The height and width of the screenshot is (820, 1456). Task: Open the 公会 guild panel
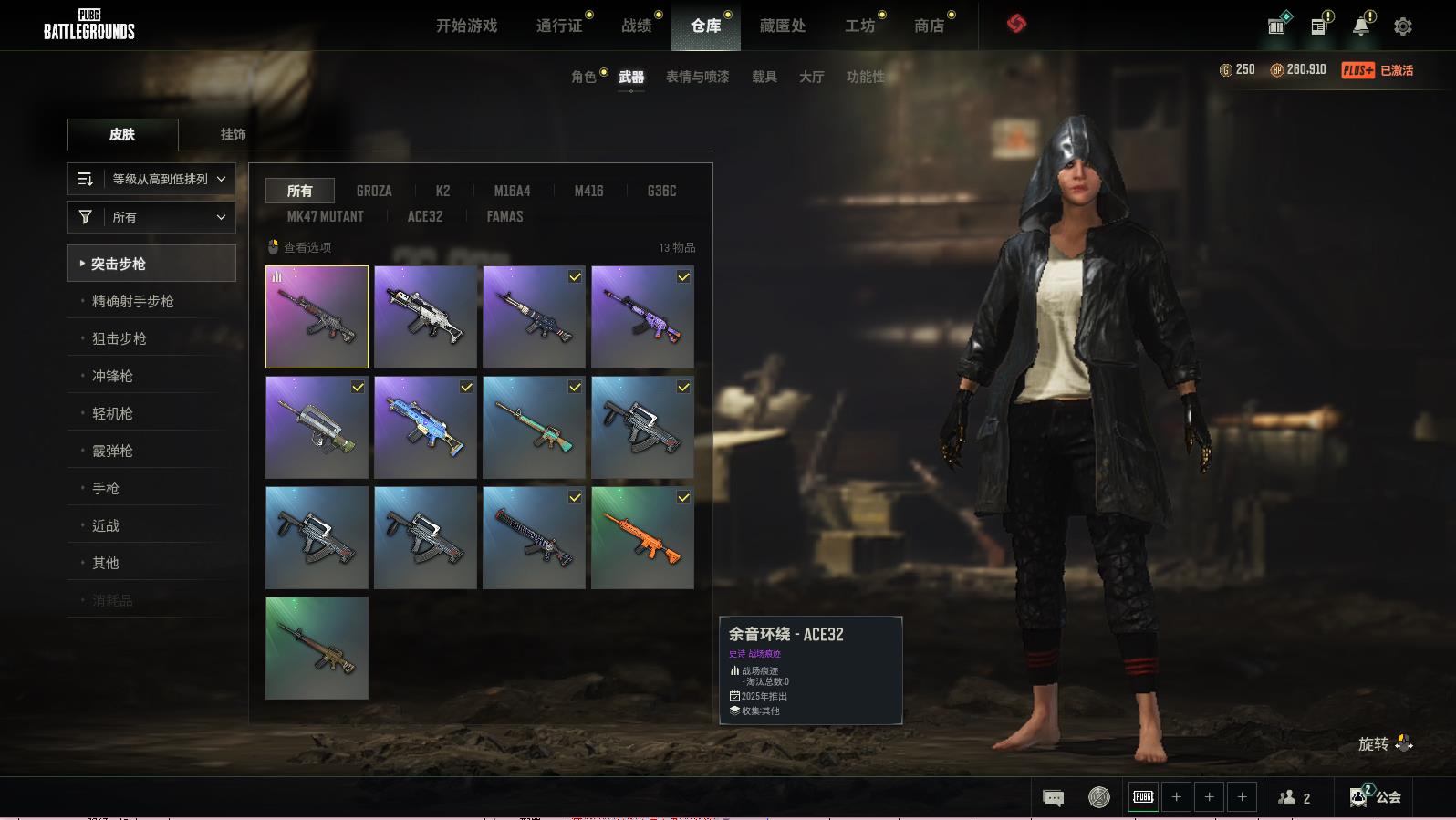(x=1376, y=797)
